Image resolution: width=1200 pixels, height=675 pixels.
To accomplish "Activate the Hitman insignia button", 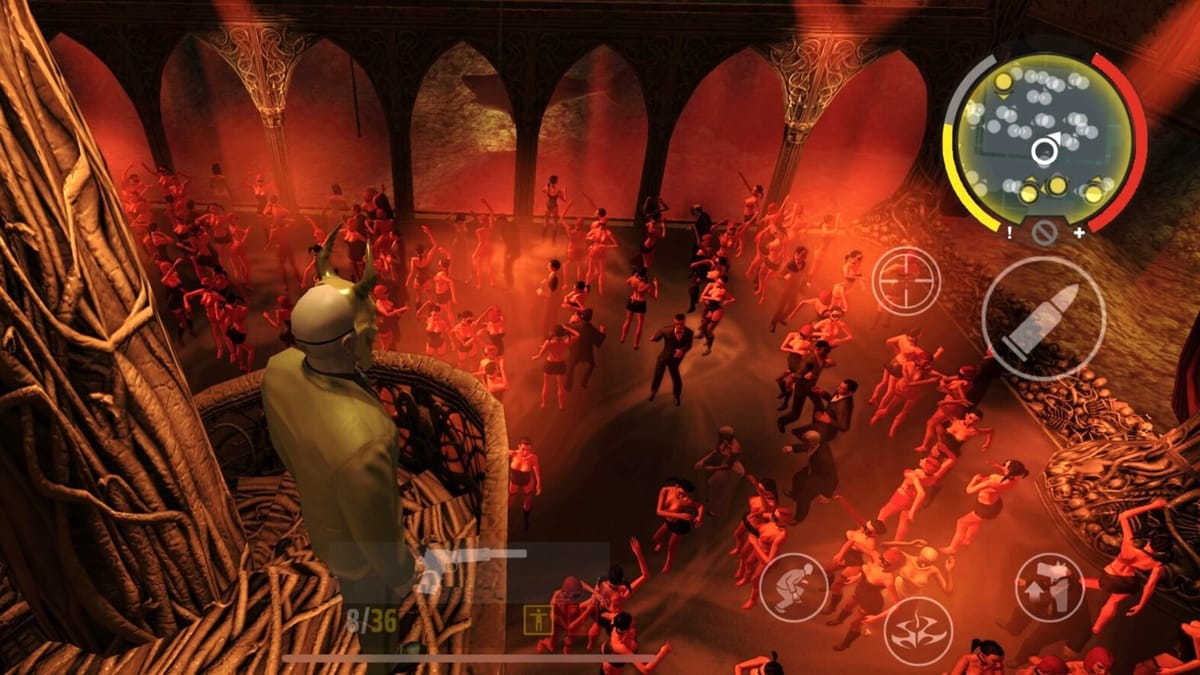I will click(x=917, y=631).
